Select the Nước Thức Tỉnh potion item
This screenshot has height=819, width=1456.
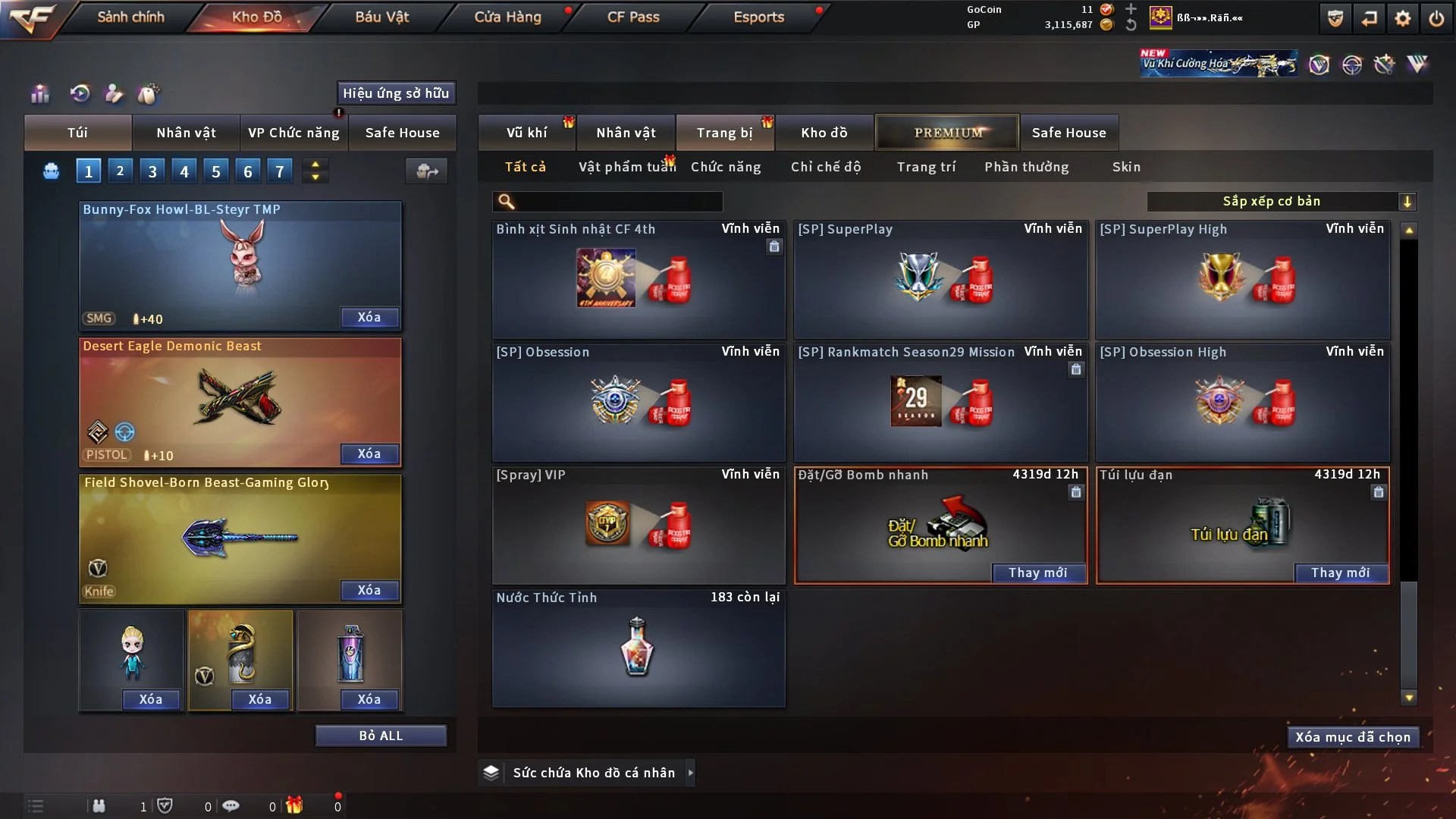tap(638, 648)
